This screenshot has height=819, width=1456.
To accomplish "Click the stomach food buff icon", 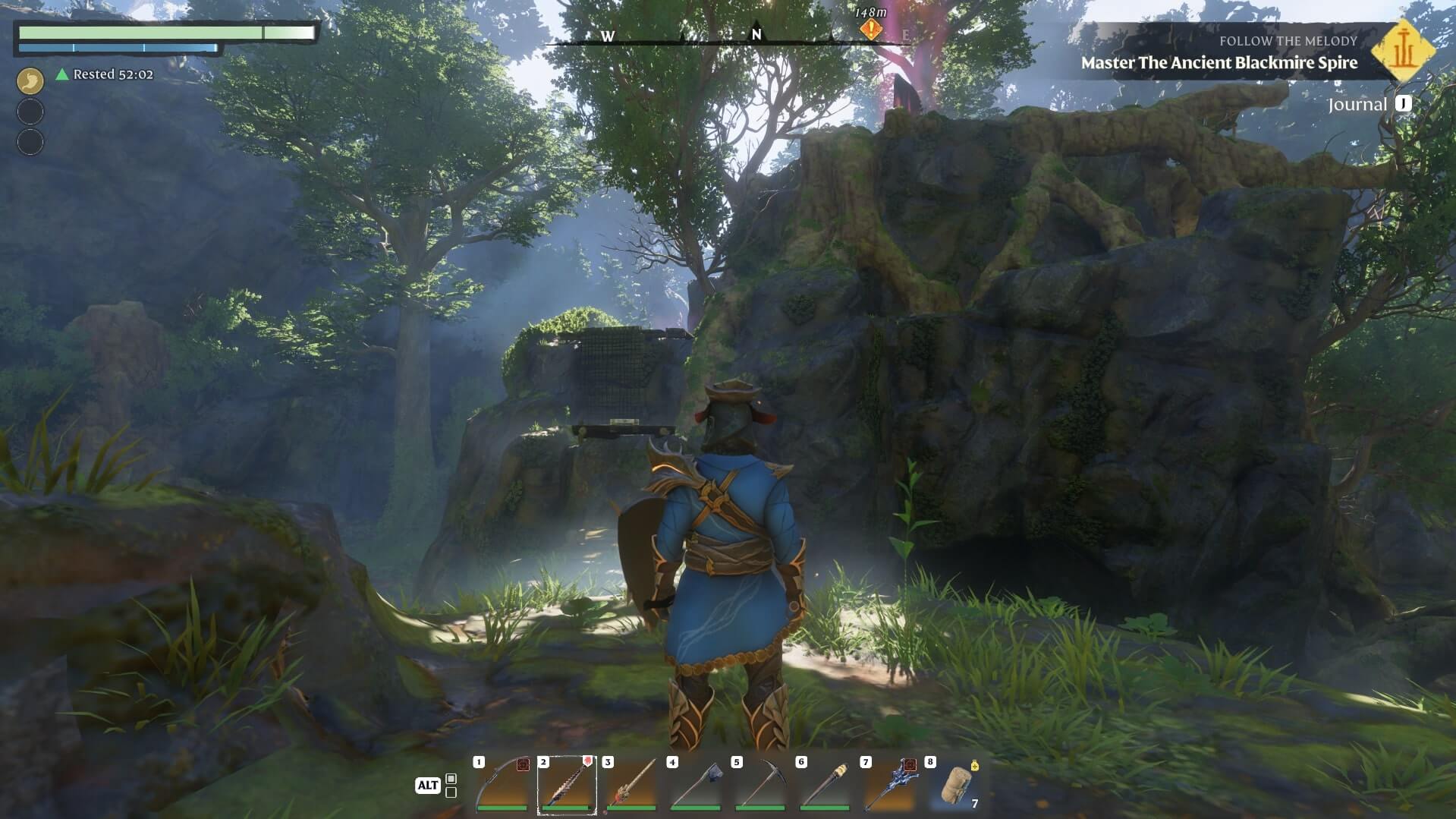I will click(x=30, y=80).
